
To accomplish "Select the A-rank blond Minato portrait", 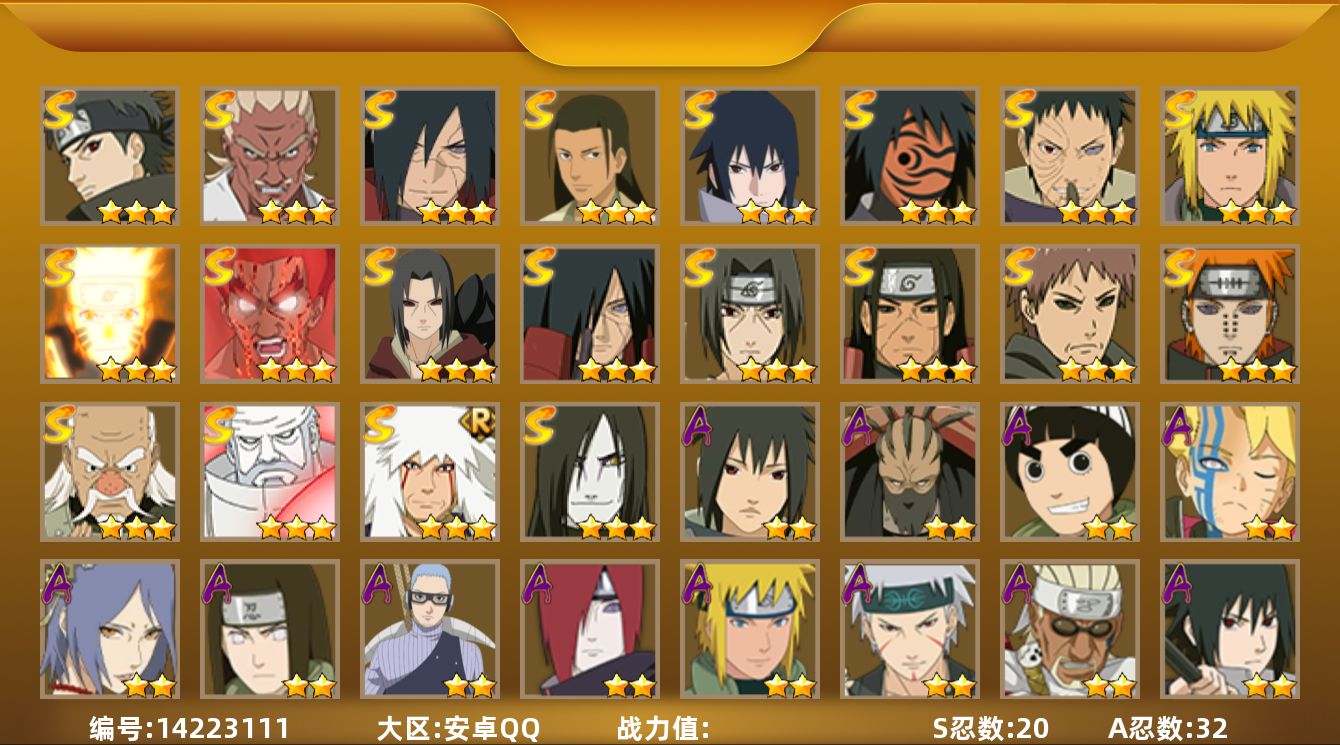I will tap(749, 629).
